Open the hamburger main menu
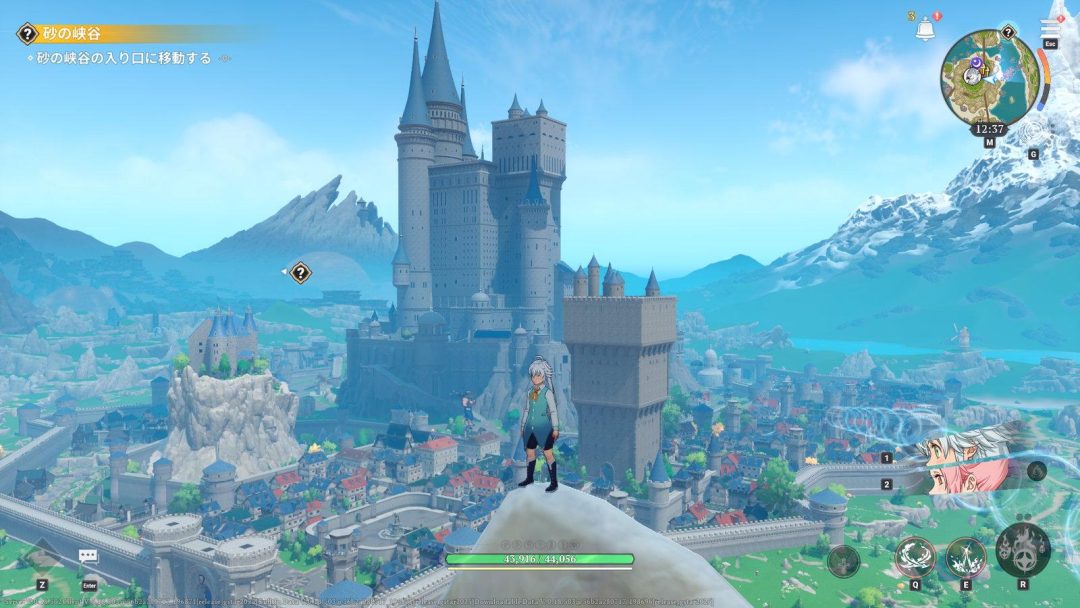 [1050, 28]
